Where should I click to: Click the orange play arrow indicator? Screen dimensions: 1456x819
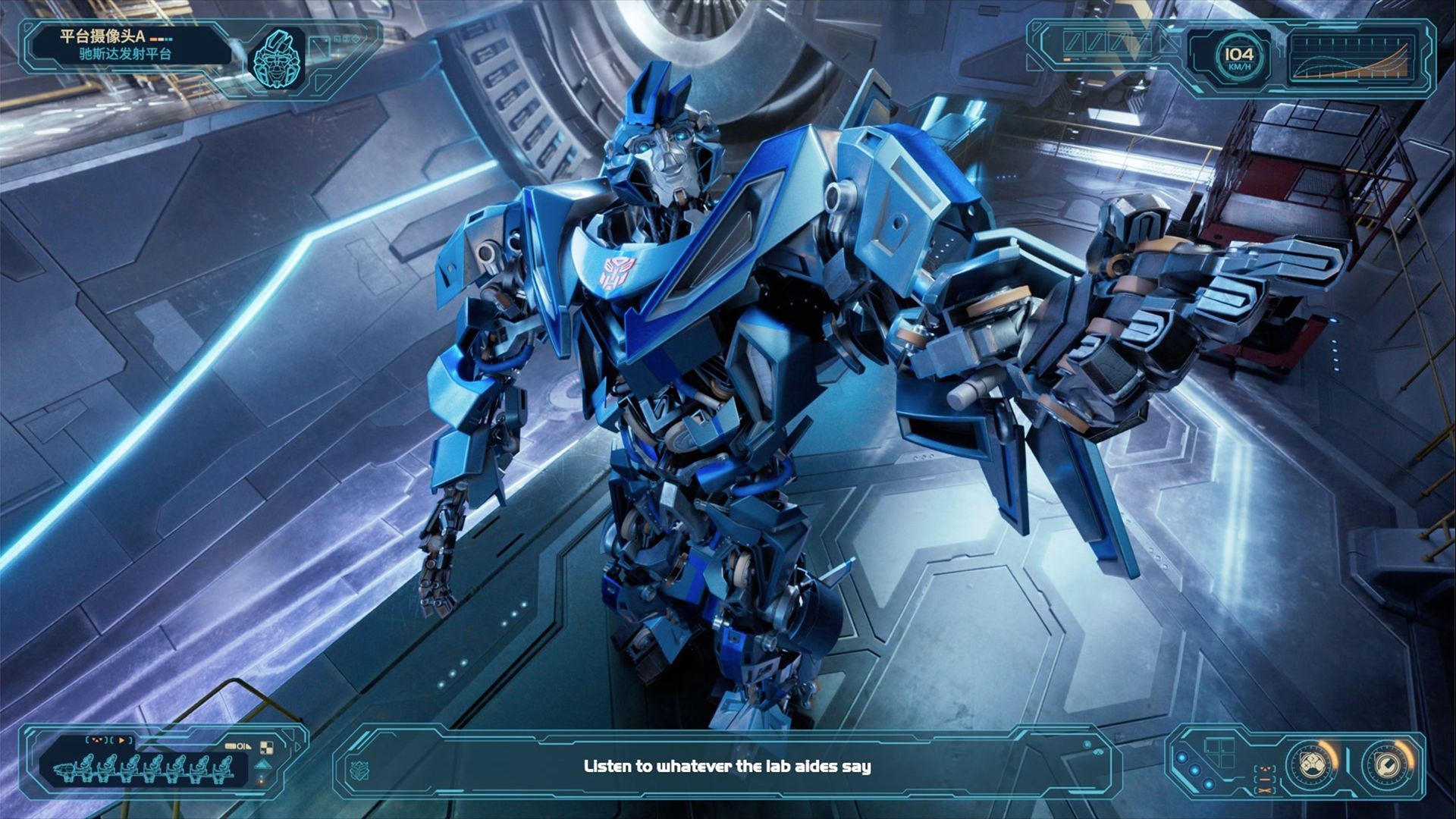121,740
